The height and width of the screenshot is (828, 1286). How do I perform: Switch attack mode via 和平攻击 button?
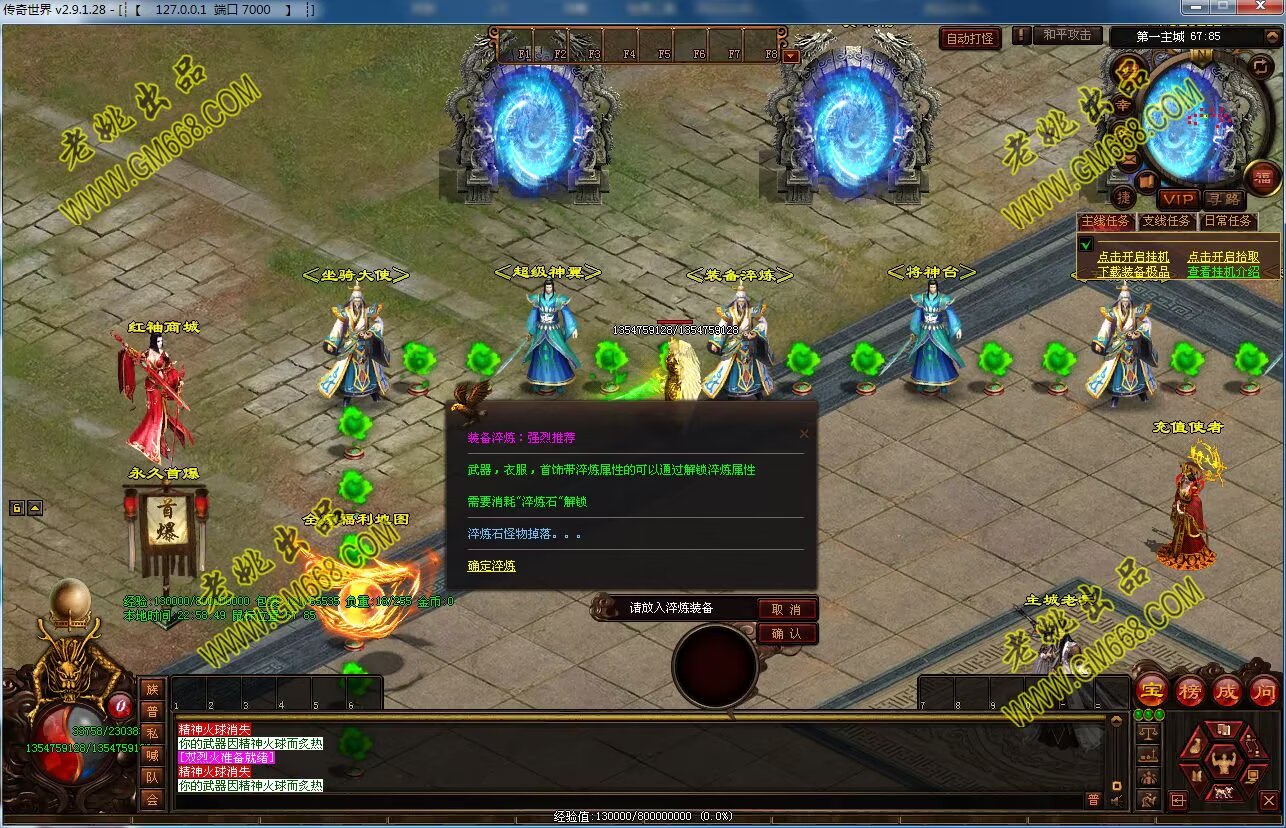[x=1067, y=35]
